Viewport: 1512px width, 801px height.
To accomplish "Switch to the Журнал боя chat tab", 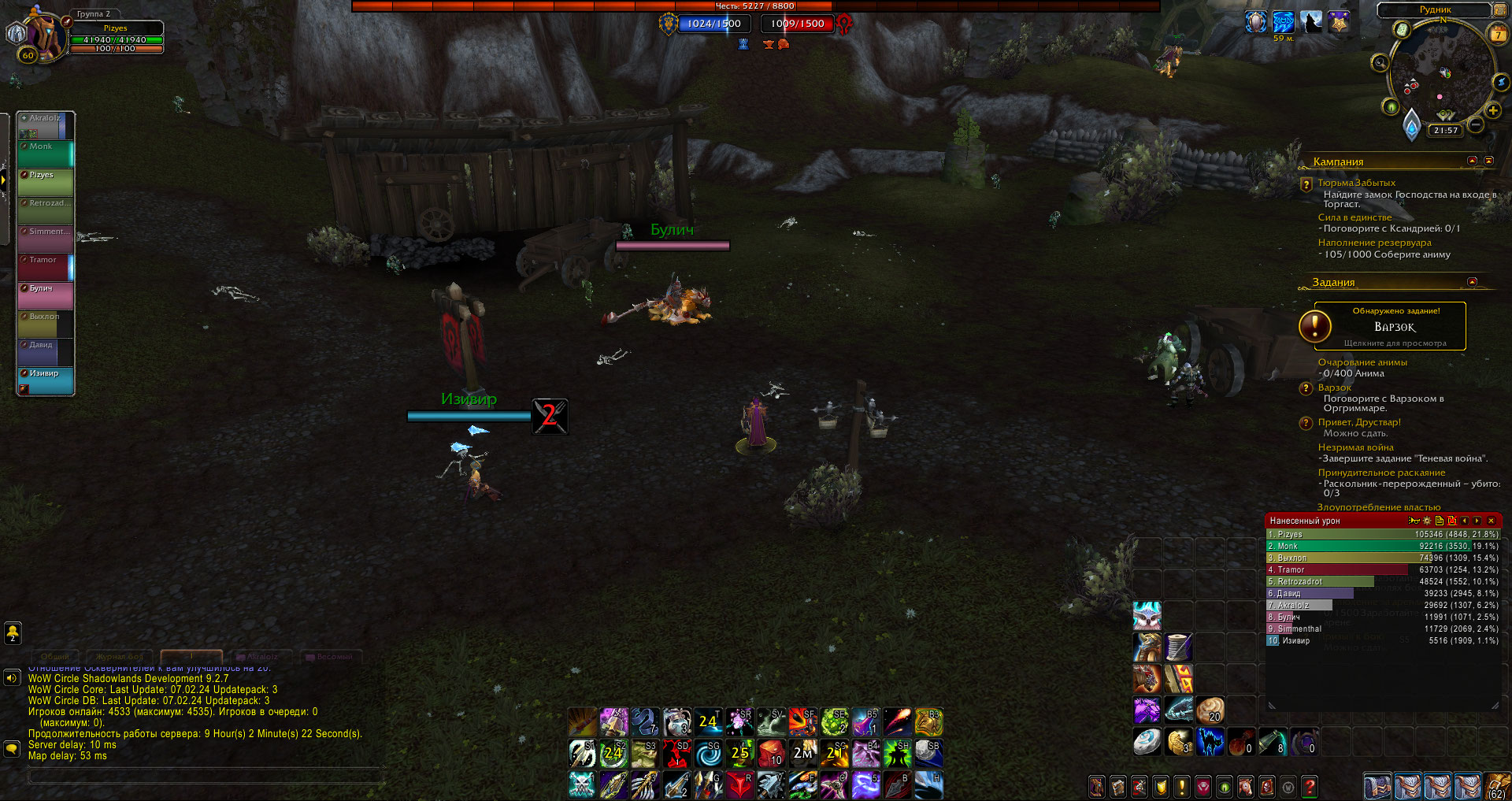I will point(120,656).
